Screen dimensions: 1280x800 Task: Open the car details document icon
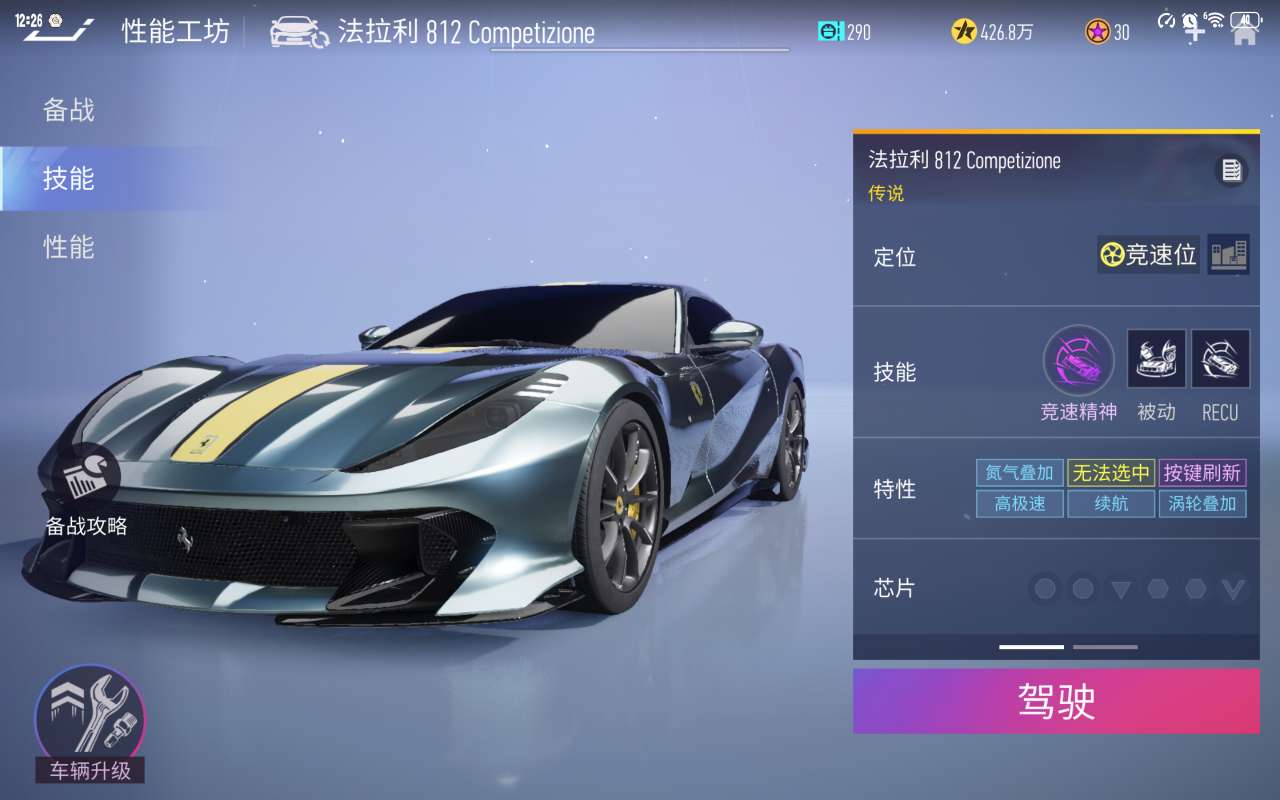click(1231, 171)
